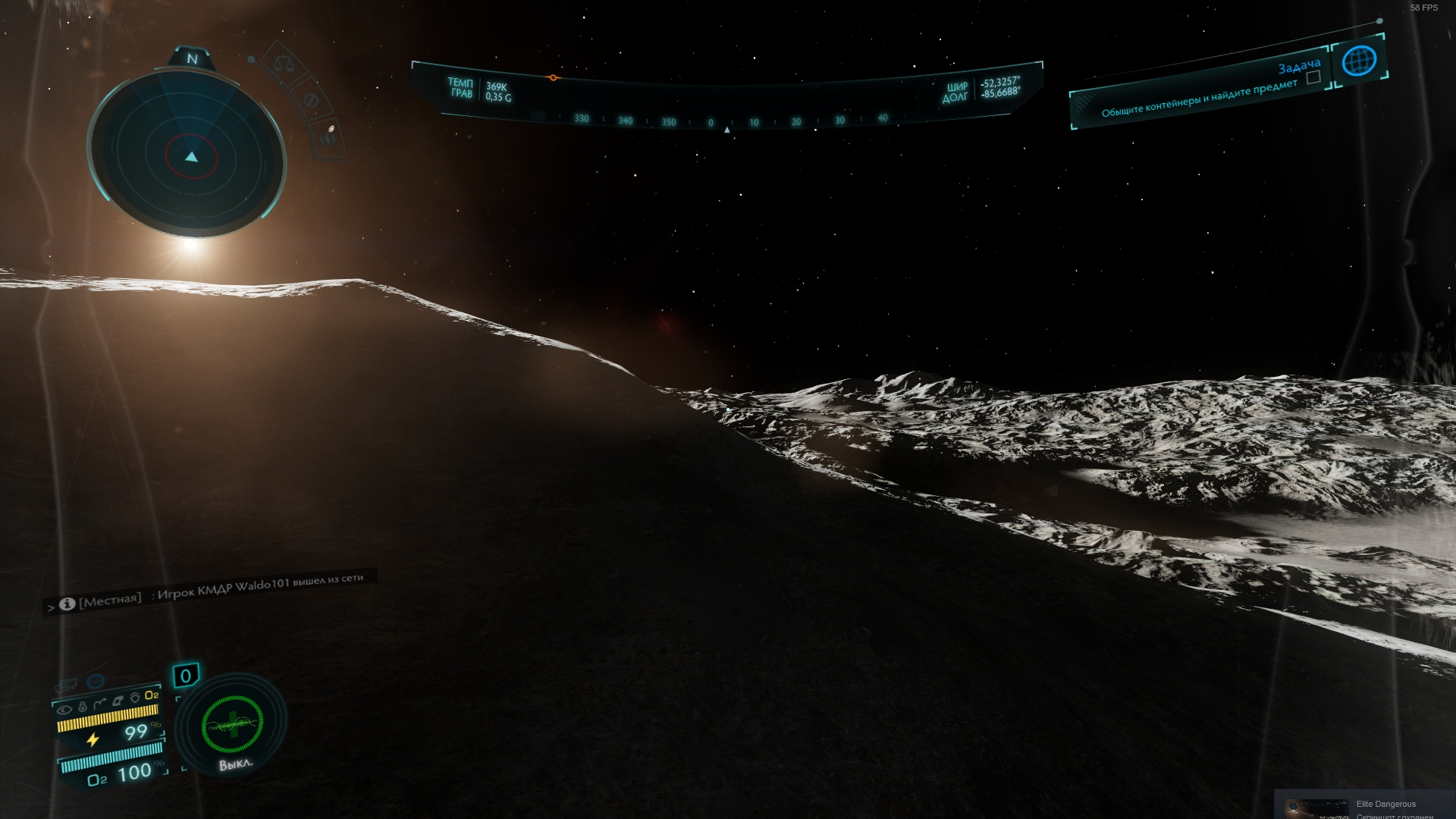The image size is (1456, 819).
Task: Click the circular radar scanner display
Action: tap(188, 155)
